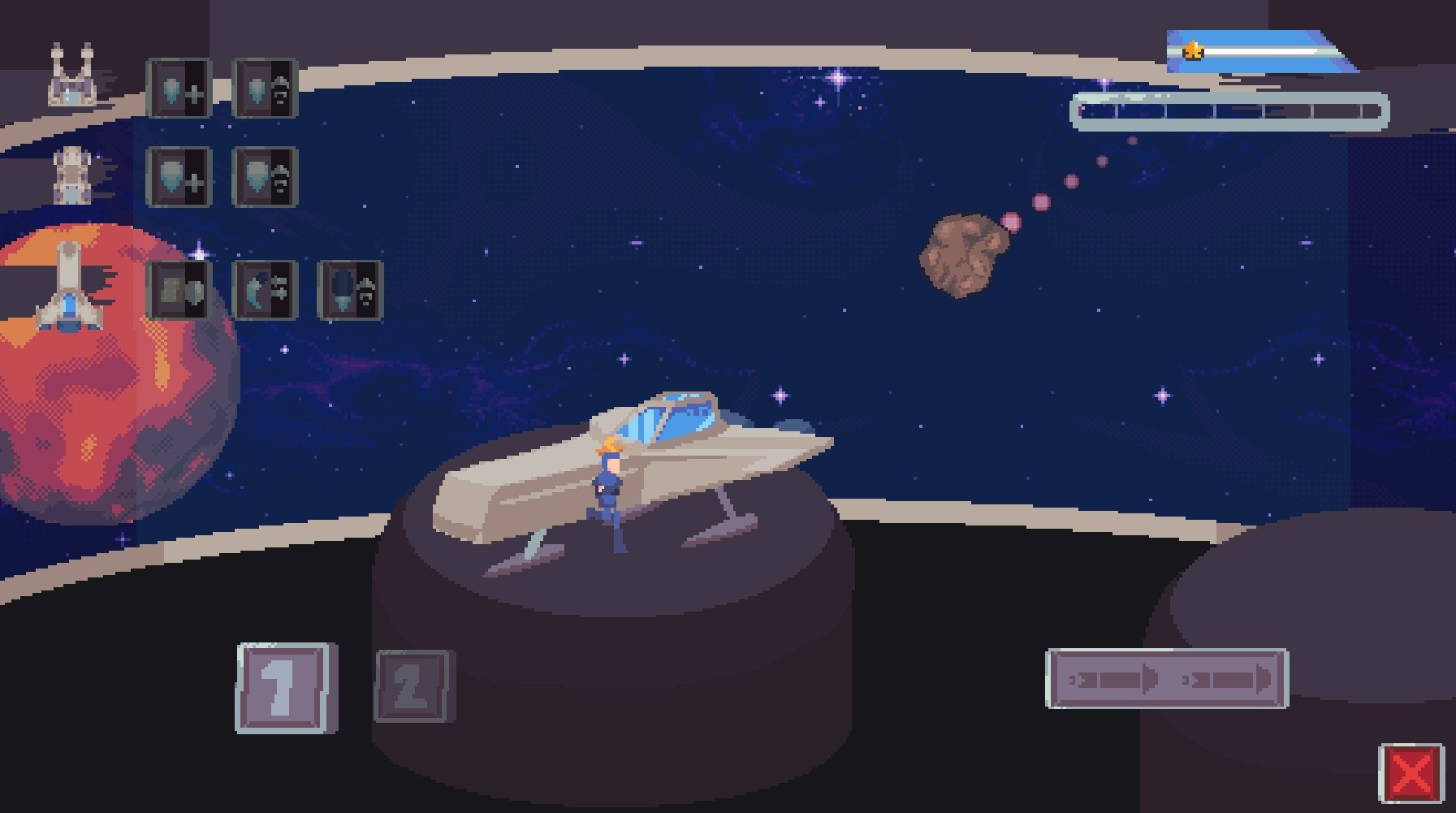The height and width of the screenshot is (813, 1456).
Task: Select the cargo freighter ship icon
Action: 71,173
